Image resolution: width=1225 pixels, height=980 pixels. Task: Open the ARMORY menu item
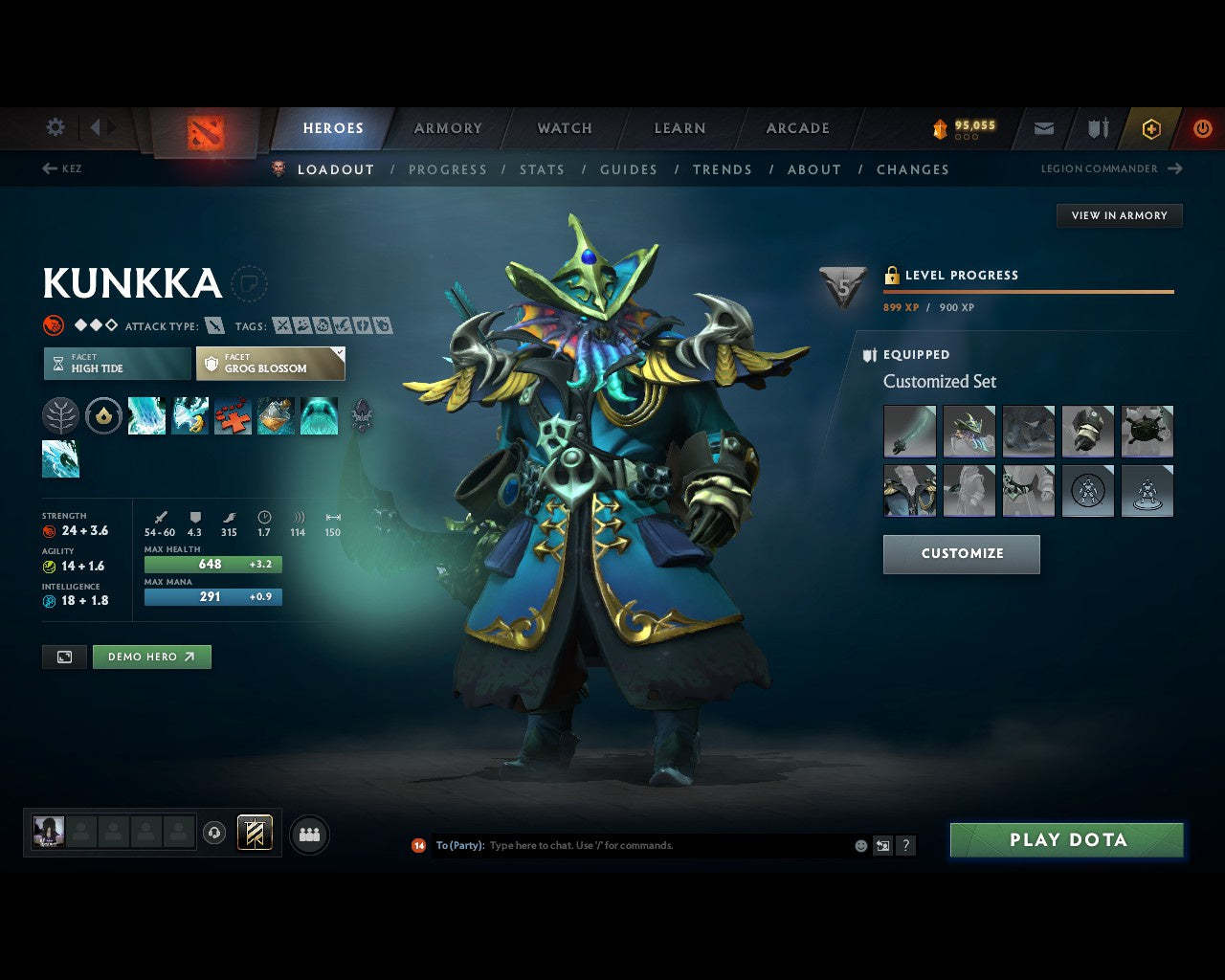pos(447,127)
